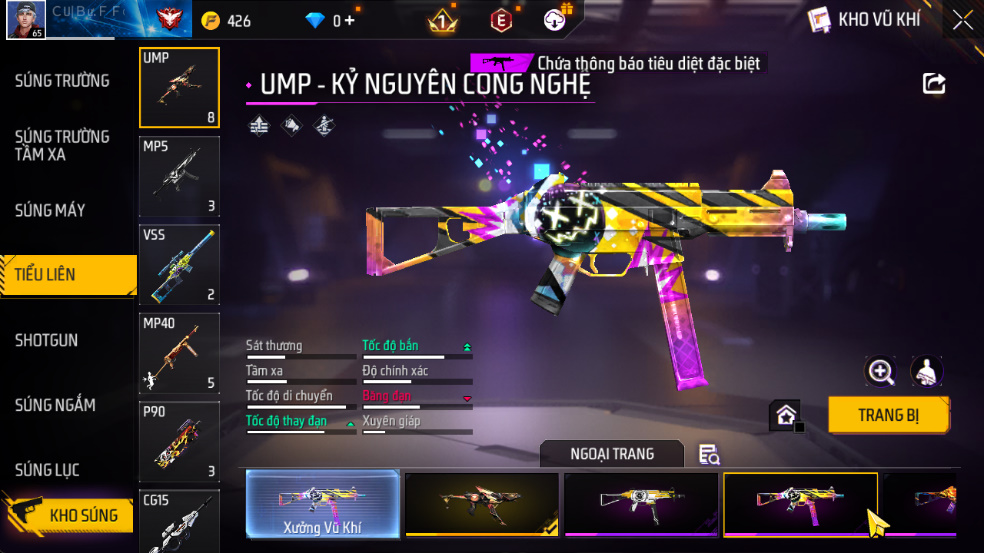The width and height of the screenshot is (984, 553).
Task: Select the MP5 weapon tile
Action: click(179, 178)
